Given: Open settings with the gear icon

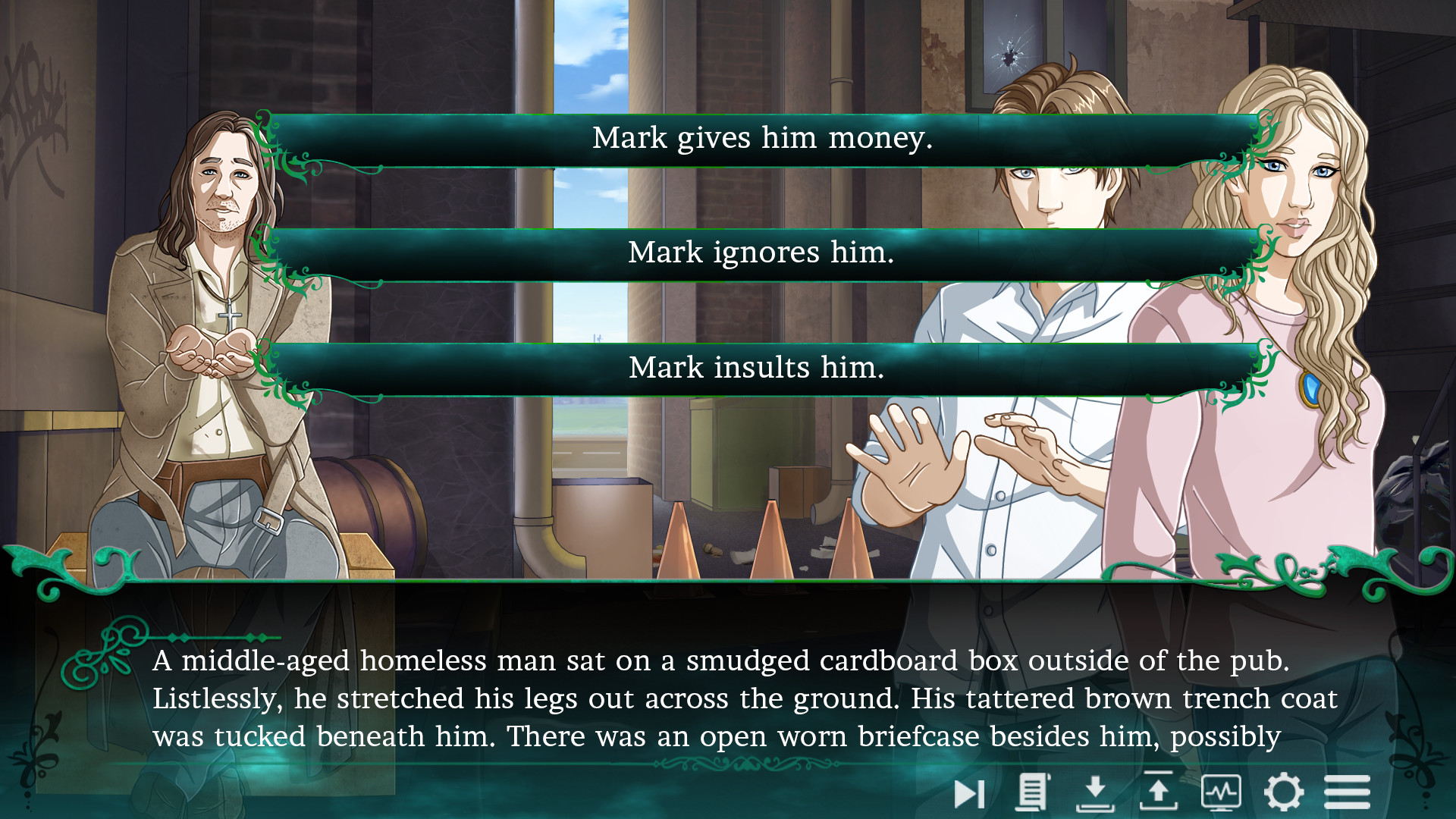Looking at the screenshot, I should coord(1283,792).
